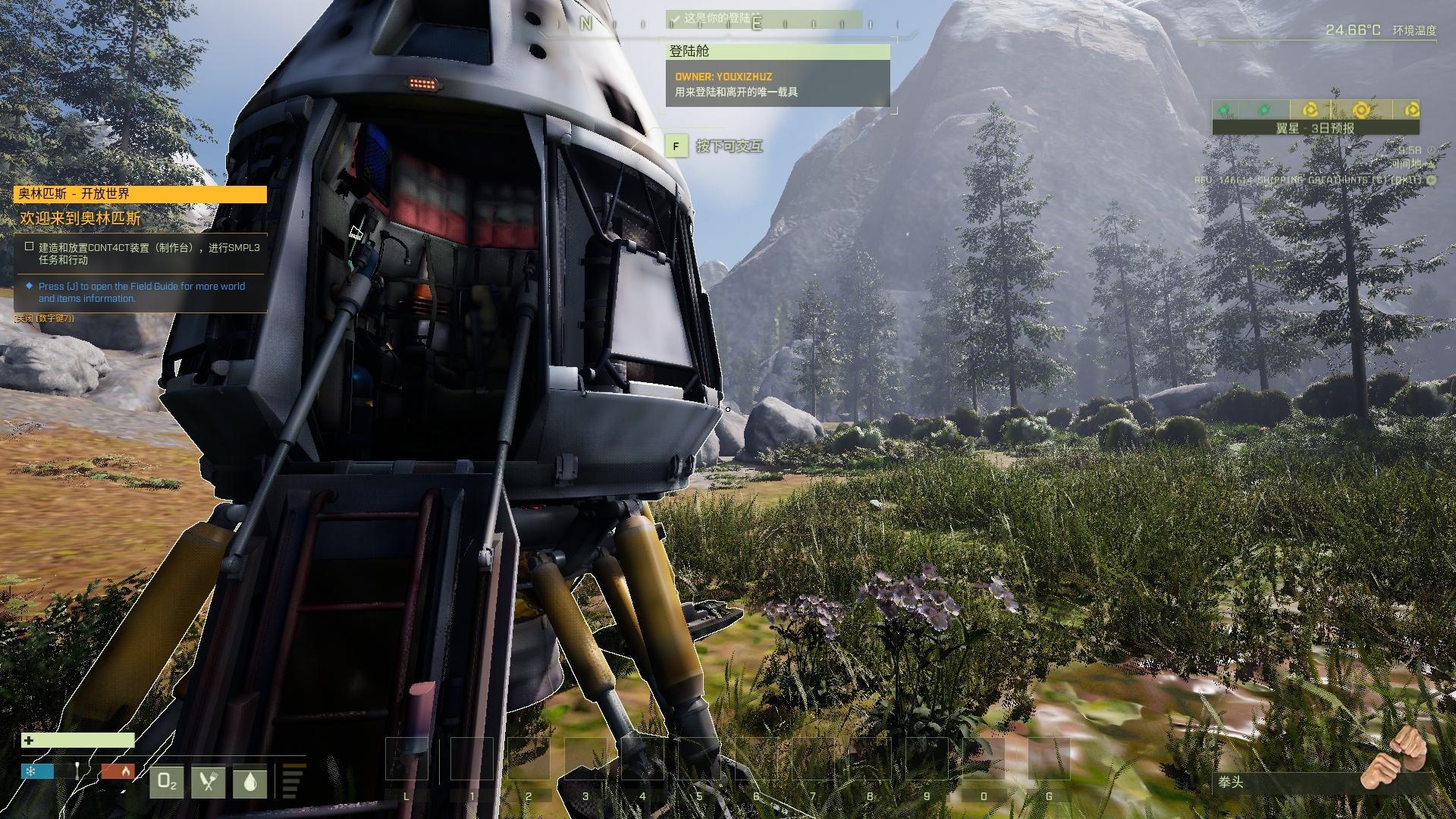Click the orange flame heat indicator
1456x819 pixels.
[x=118, y=771]
